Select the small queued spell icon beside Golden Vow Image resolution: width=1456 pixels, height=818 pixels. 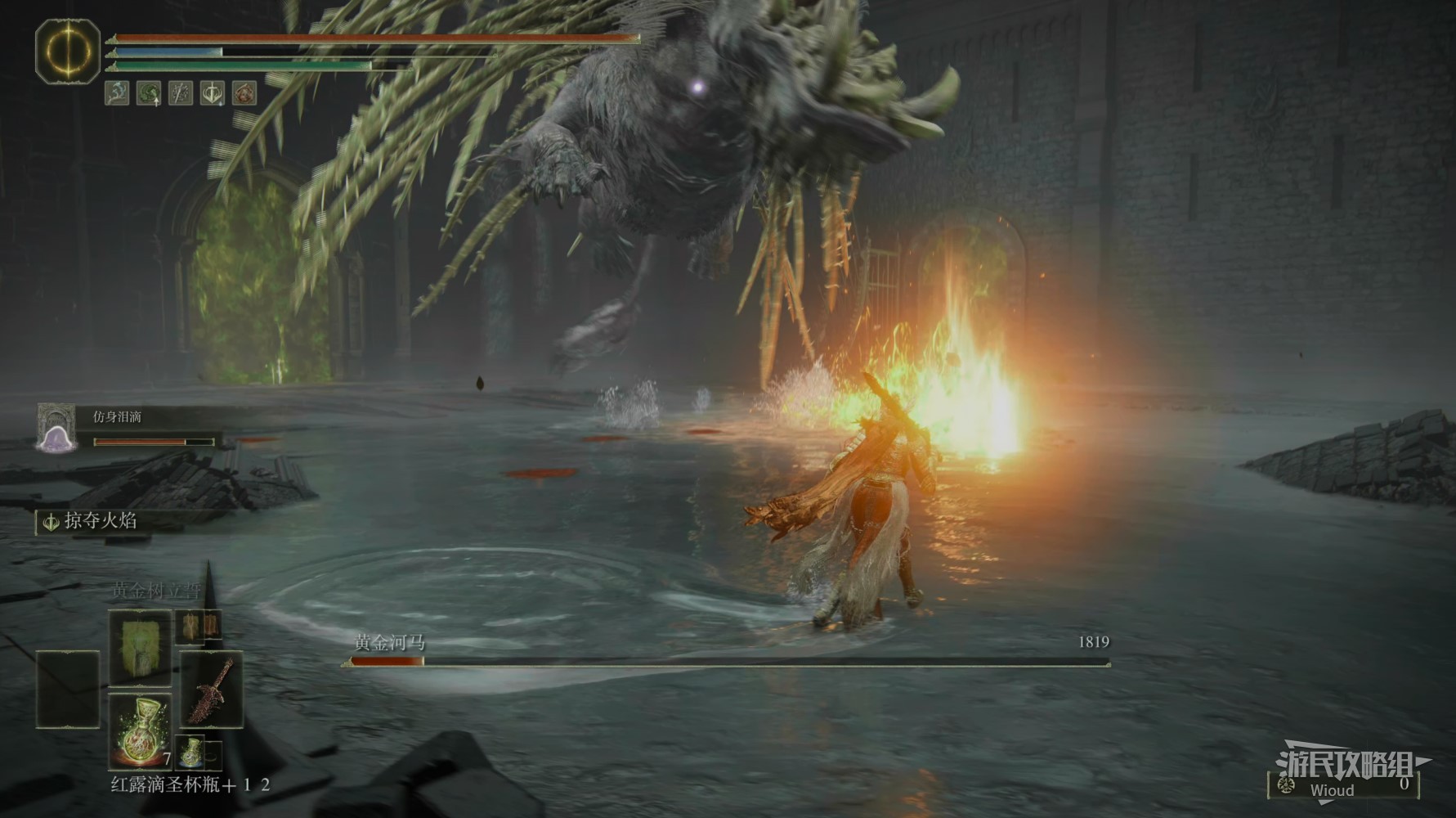pyautogui.click(x=199, y=627)
